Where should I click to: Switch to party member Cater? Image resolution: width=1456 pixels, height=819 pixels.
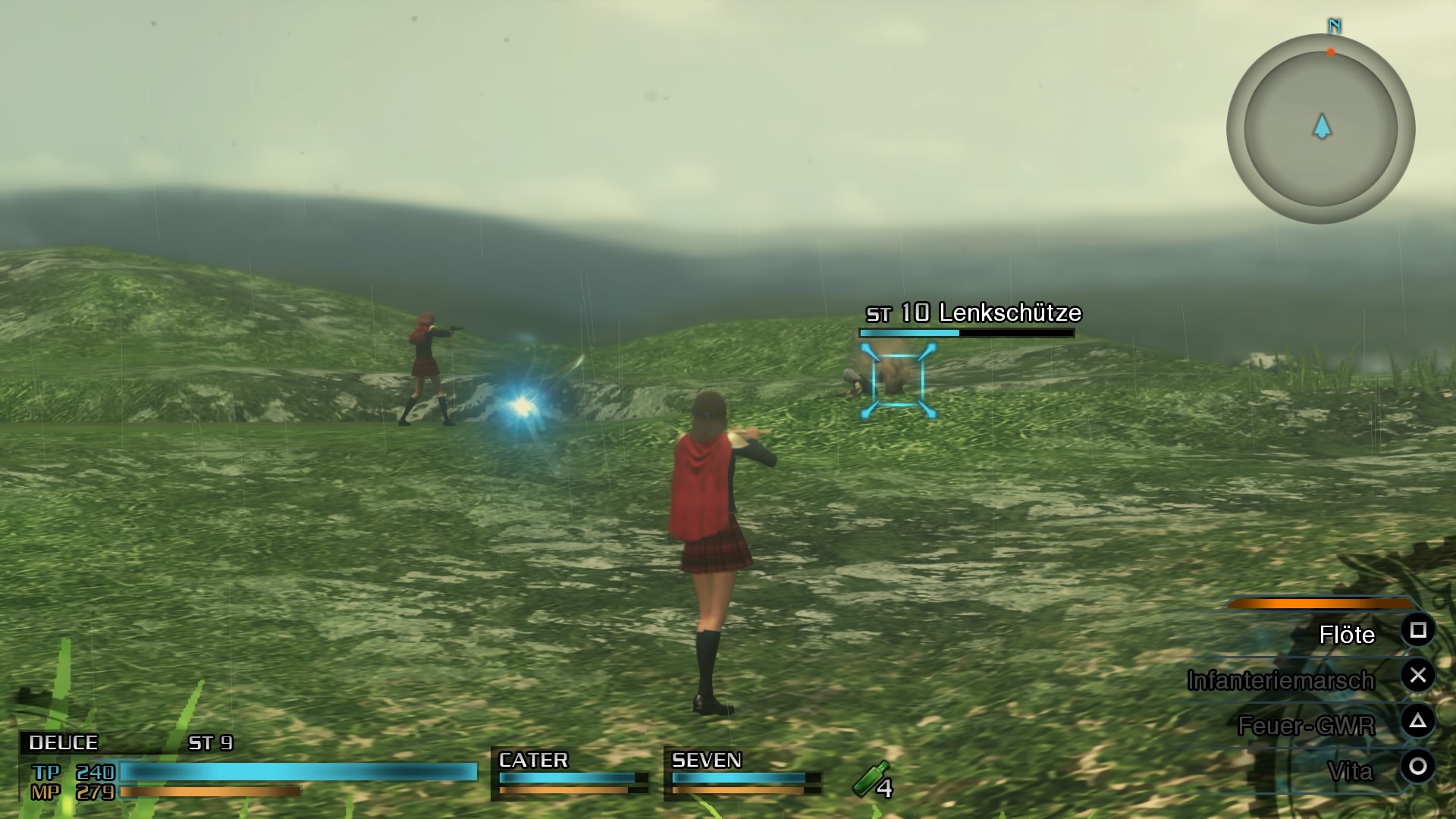(570, 772)
